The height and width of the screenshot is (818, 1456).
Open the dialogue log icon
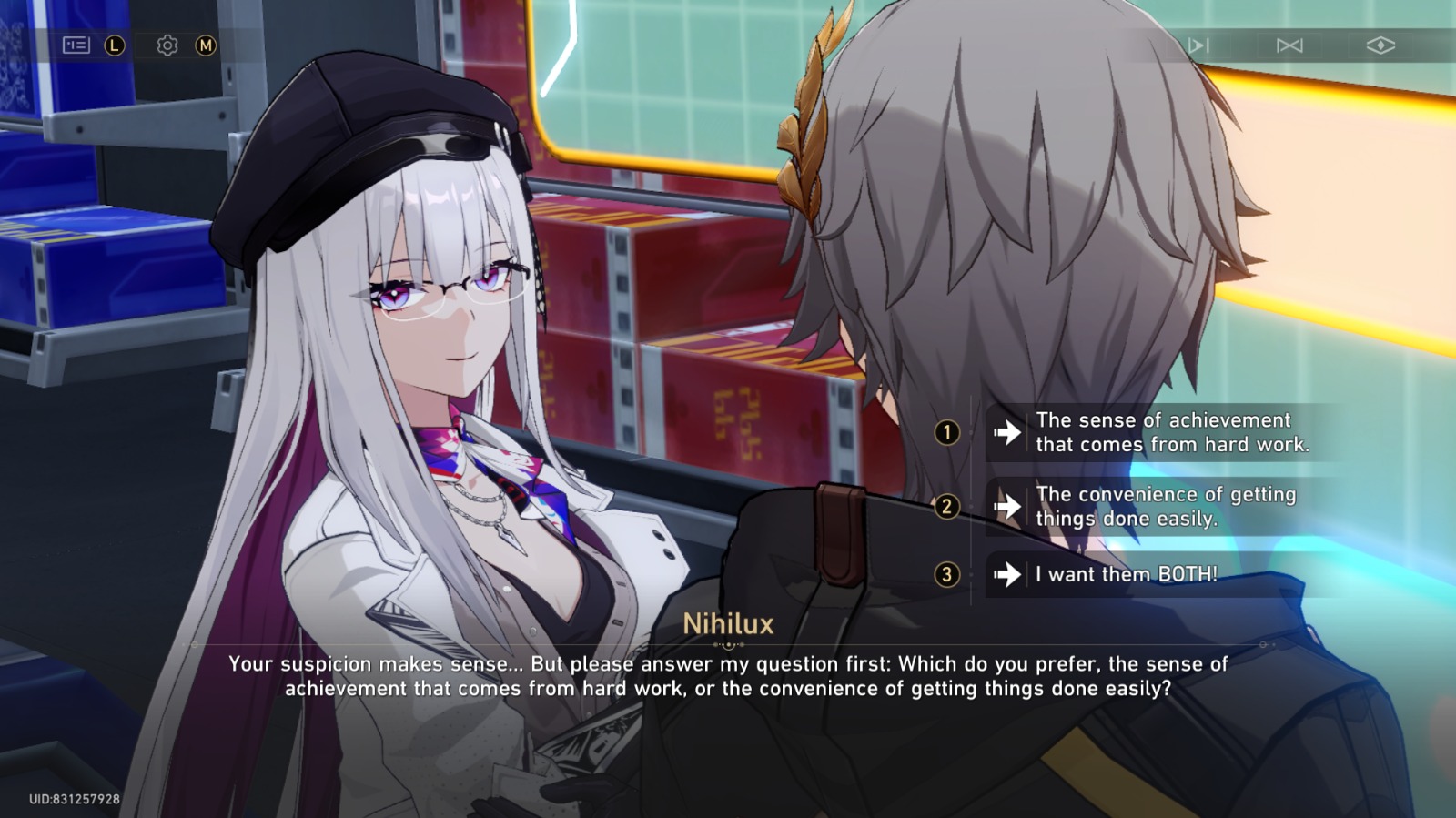click(76, 45)
